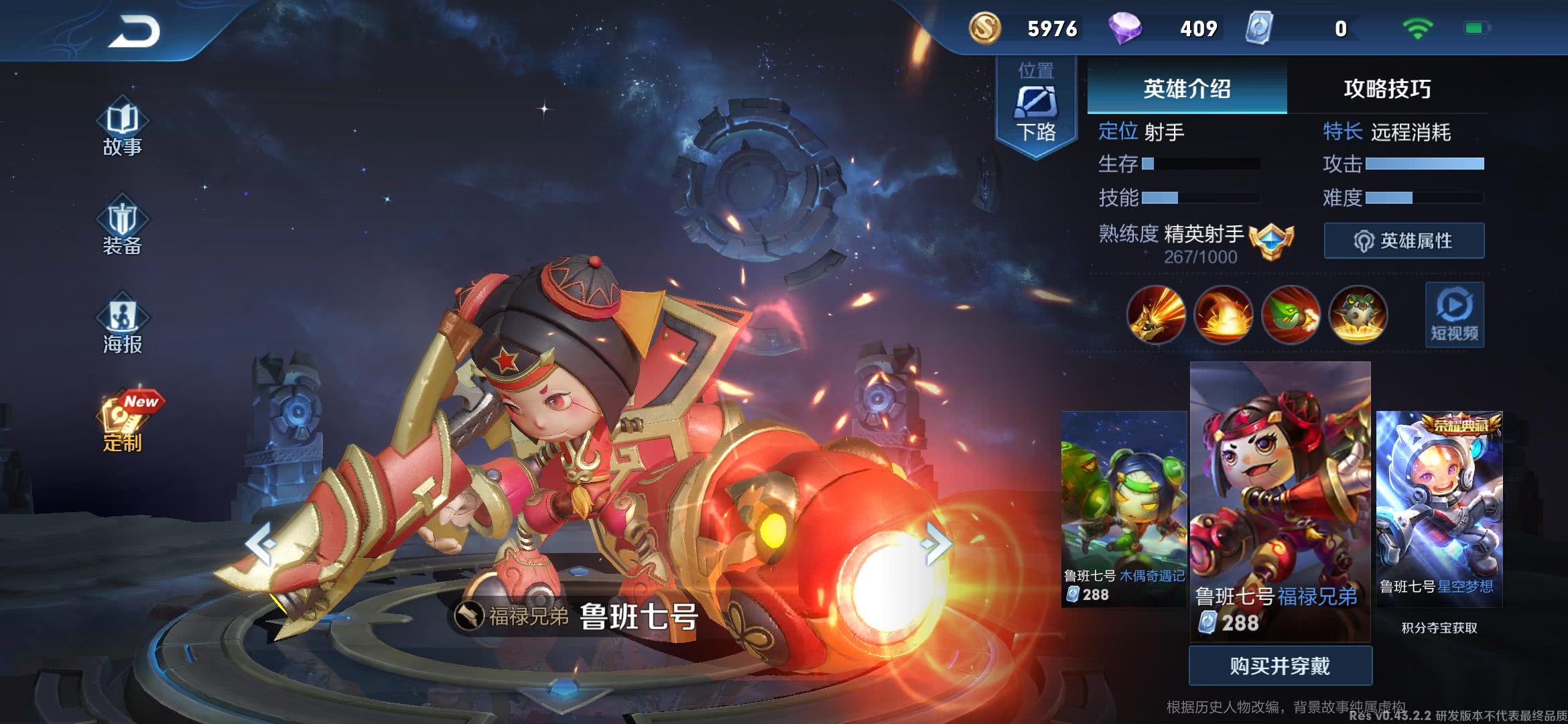Choose the 星空梦想 skin thumbnail

pyautogui.click(x=1439, y=508)
